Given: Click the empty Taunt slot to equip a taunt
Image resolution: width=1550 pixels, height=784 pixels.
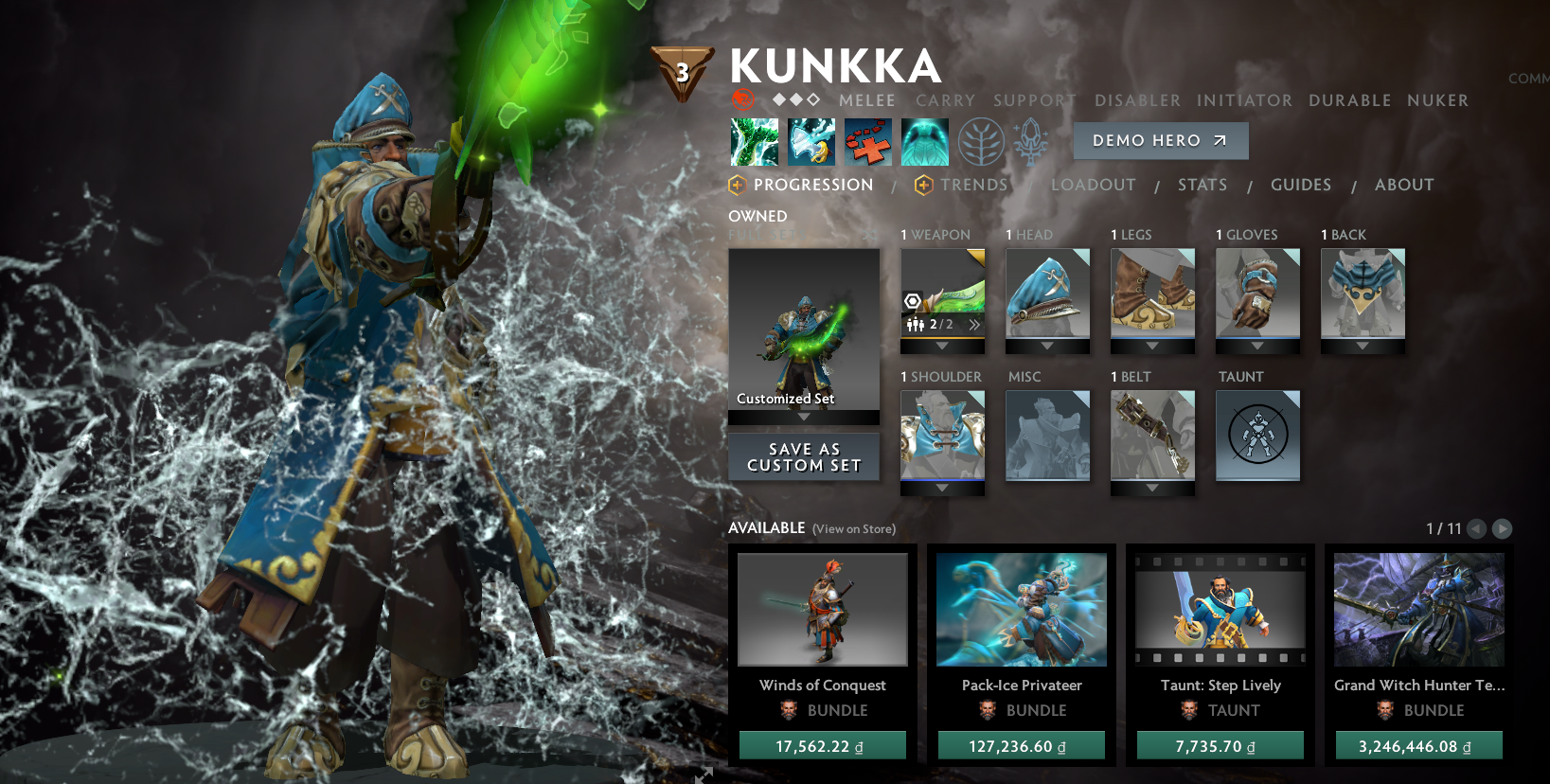Looking at the screenshot, I should click(x=1257, y=436).
